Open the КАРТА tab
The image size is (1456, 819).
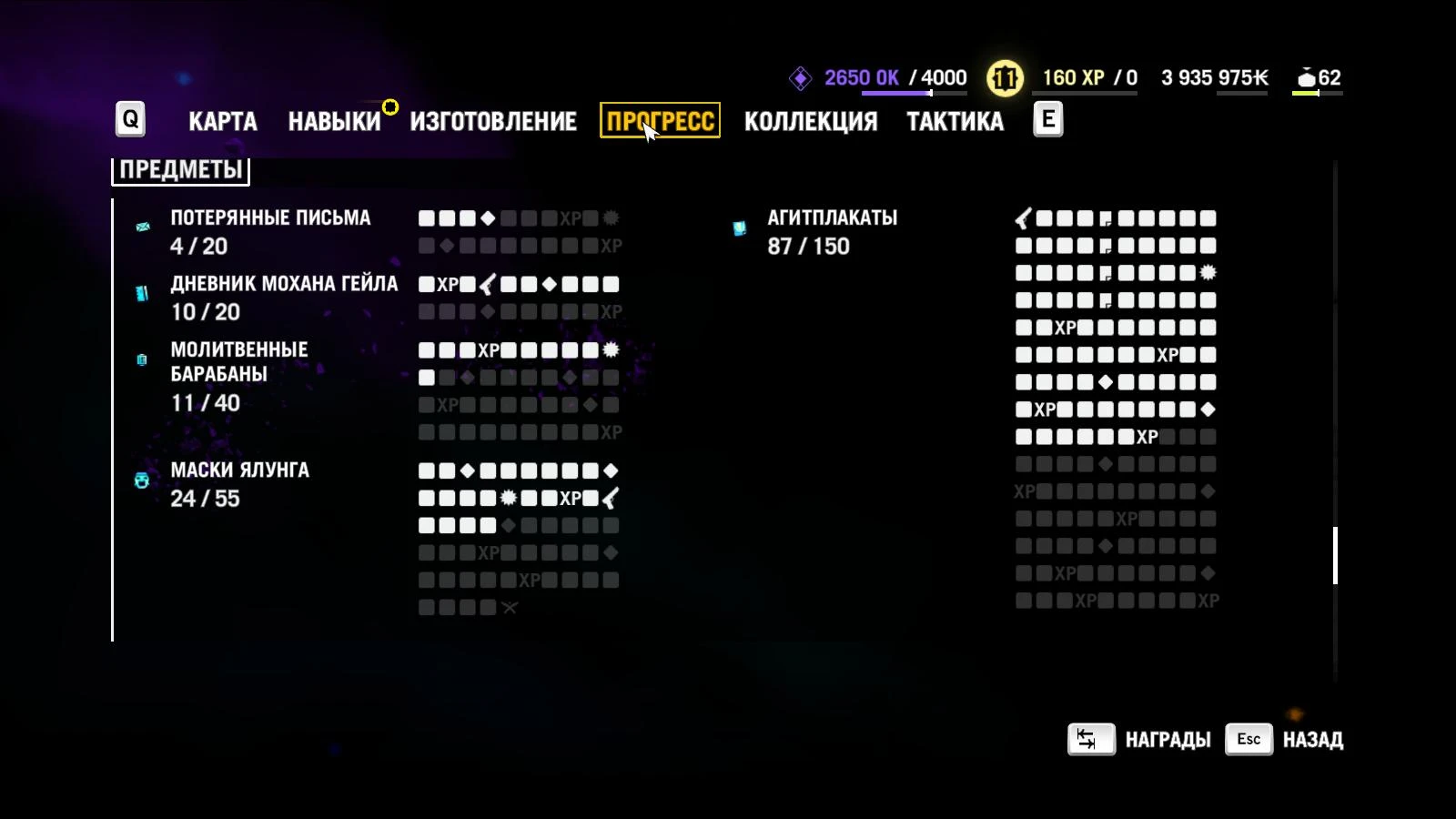(x=221, y=120)
